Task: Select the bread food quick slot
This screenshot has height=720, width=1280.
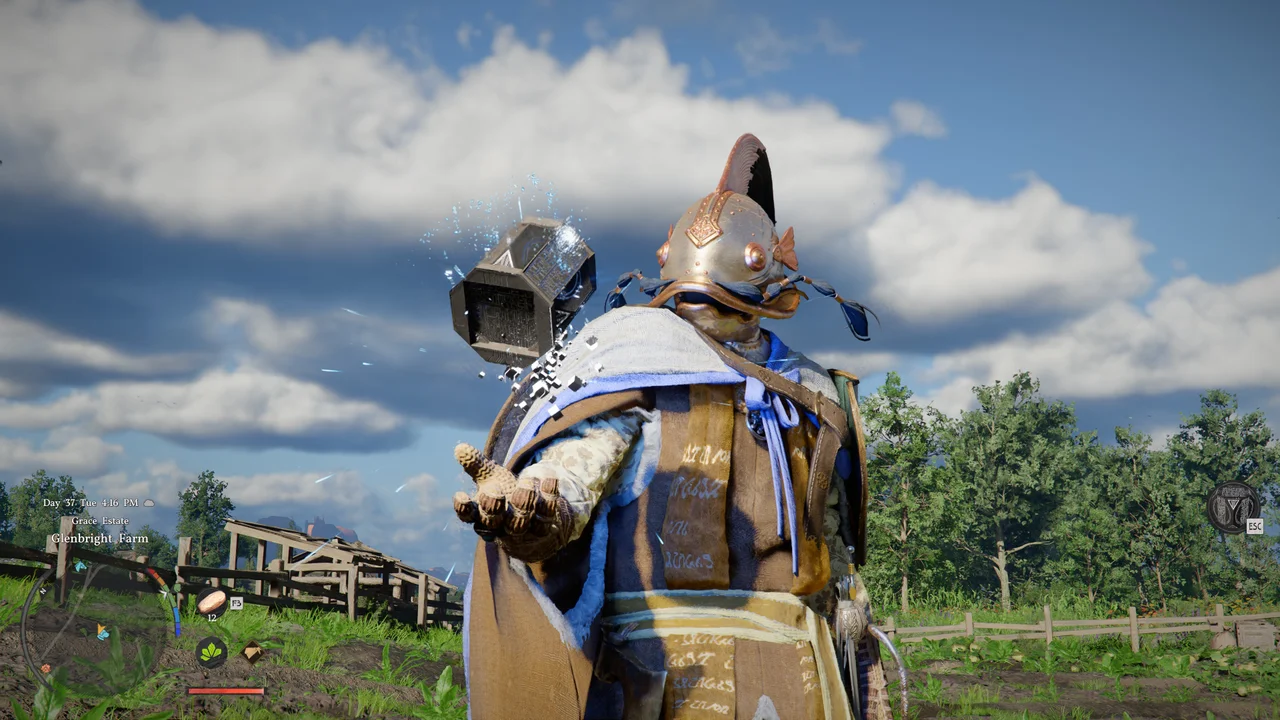Action: 211,601
